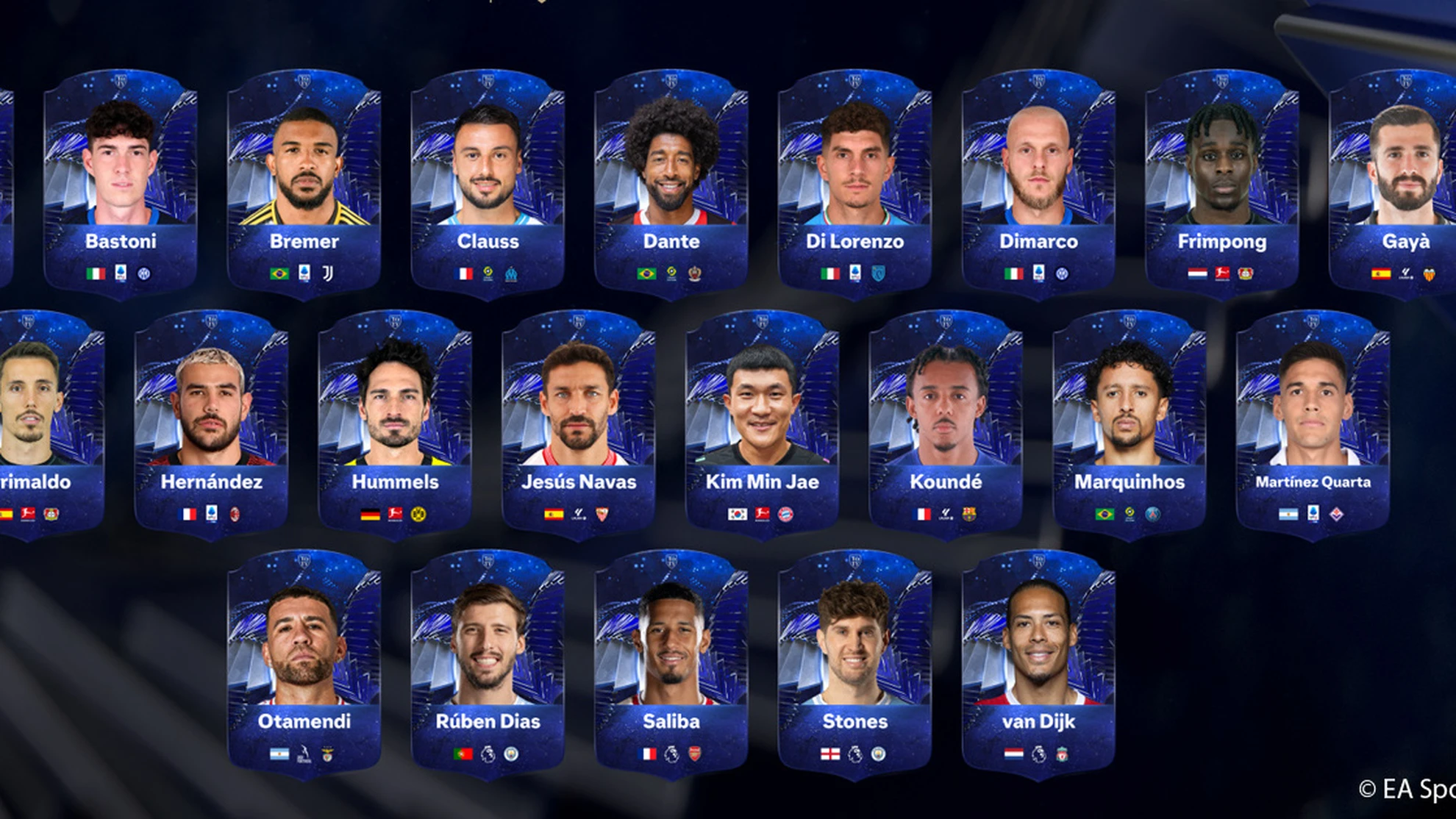This screenshot has width=1456, height=819.
Task: Select the Hernández card
Action: point(212,424)
